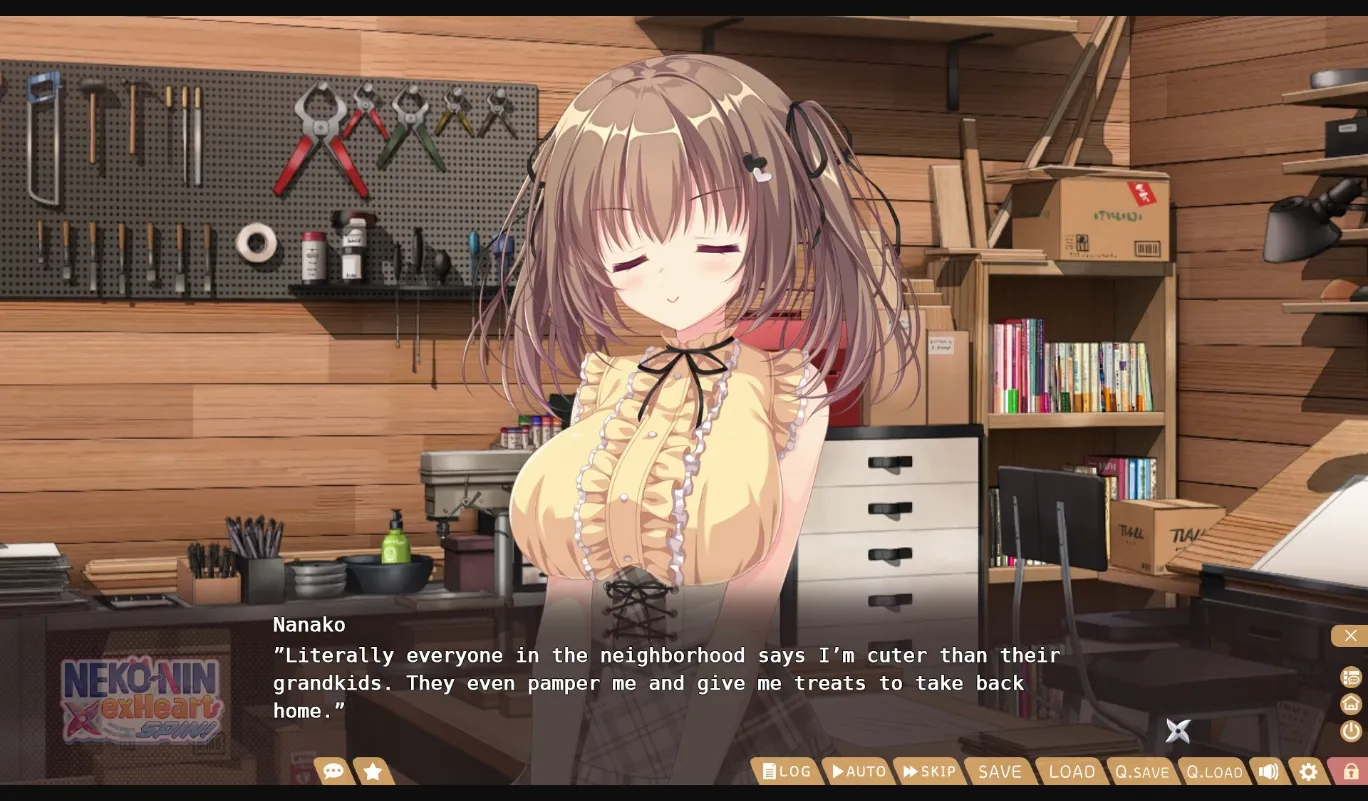Open the LOAD screen
Image resolution: width=1368 pixels, height=801 pixels.
coord(1071,771)
